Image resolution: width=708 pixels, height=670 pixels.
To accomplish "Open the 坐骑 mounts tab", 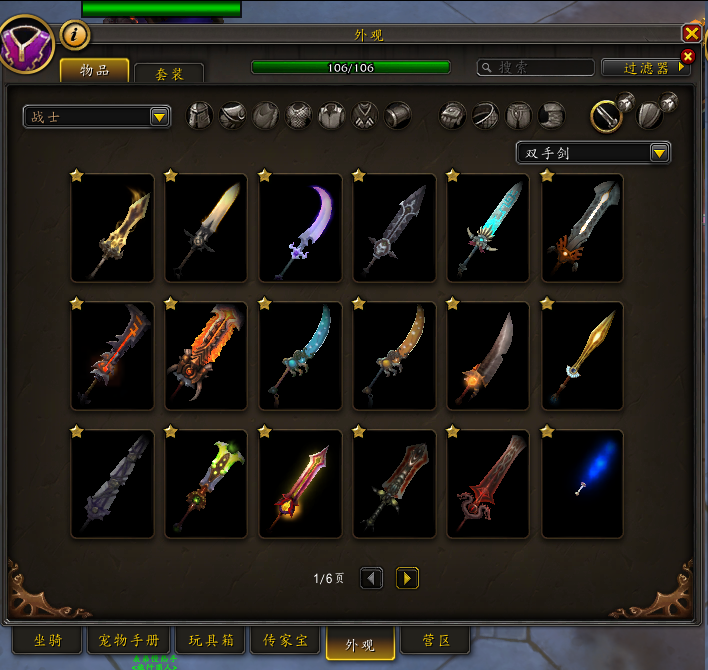I will pyautogui.click(x=48, y=641).
